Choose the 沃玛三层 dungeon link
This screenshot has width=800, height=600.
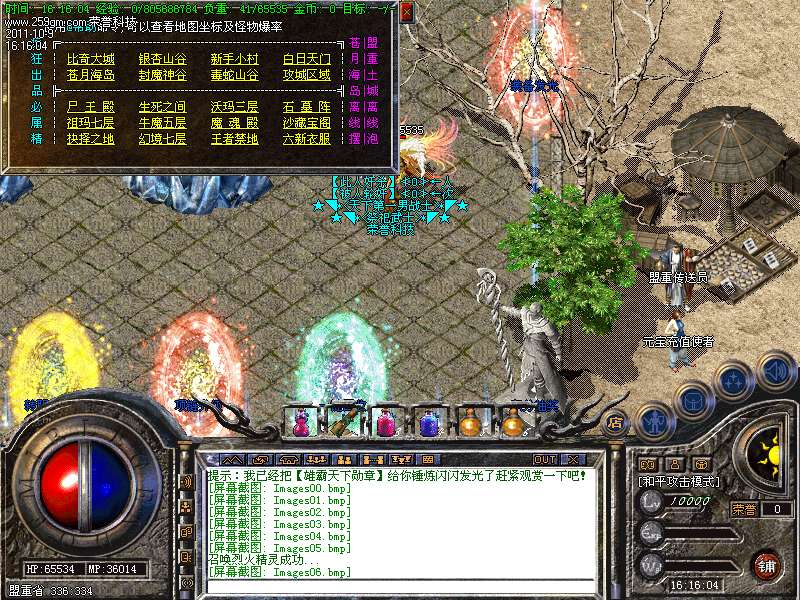coord(234,107)
